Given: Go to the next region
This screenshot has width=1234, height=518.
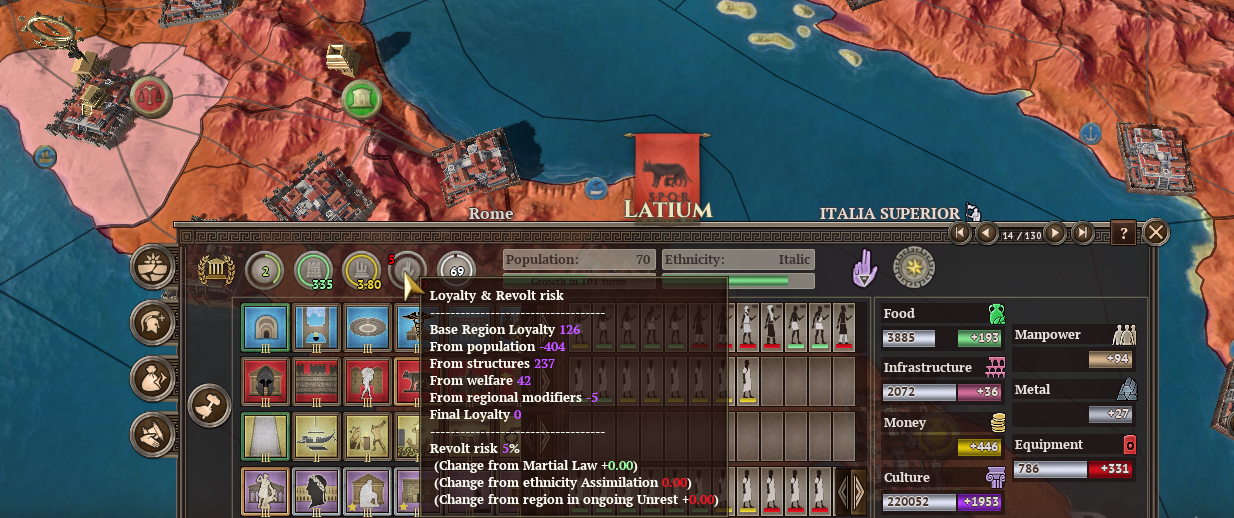Looking at the screenshot, I should (1053, 234).
